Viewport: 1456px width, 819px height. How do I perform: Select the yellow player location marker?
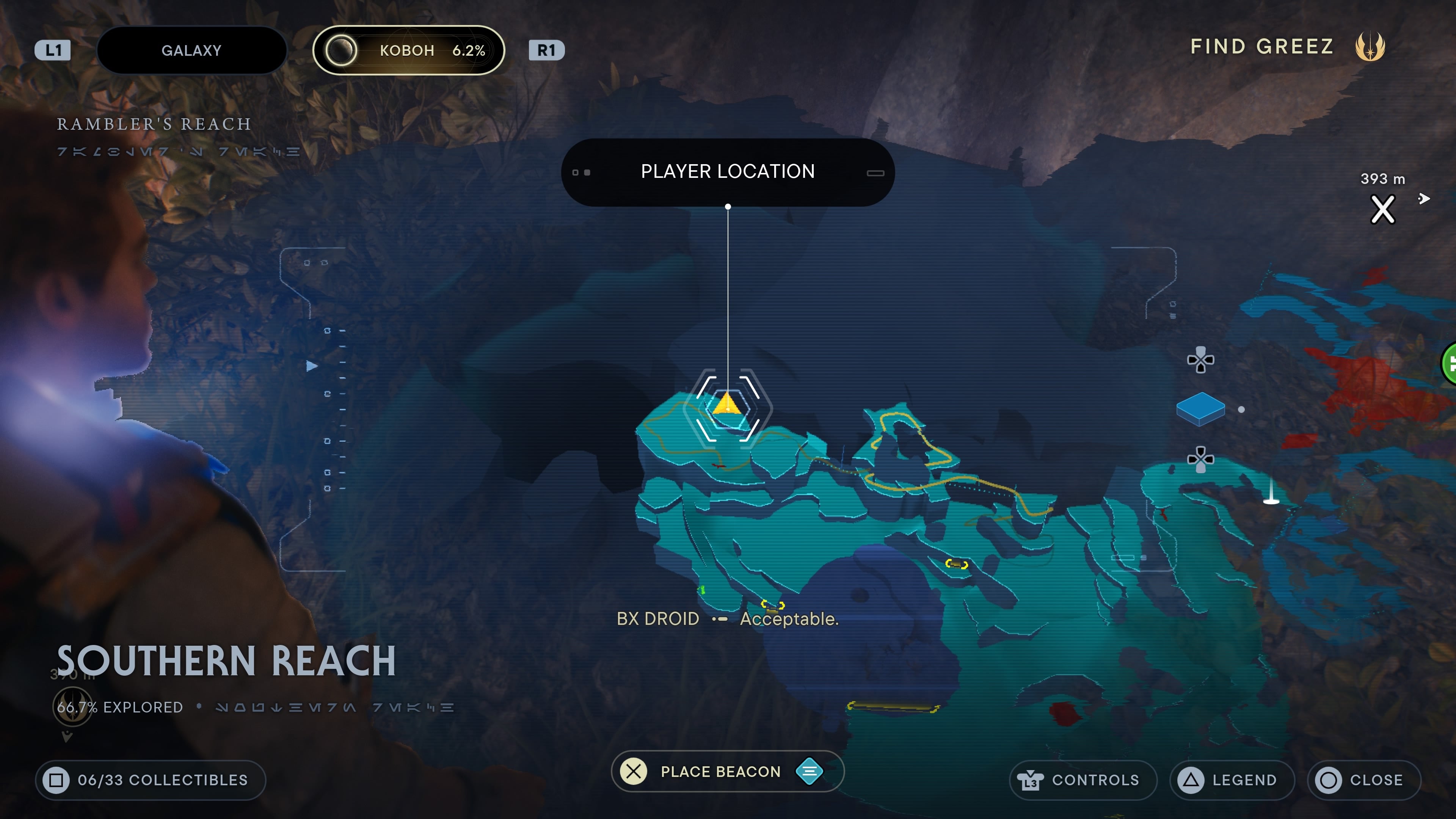726,405
